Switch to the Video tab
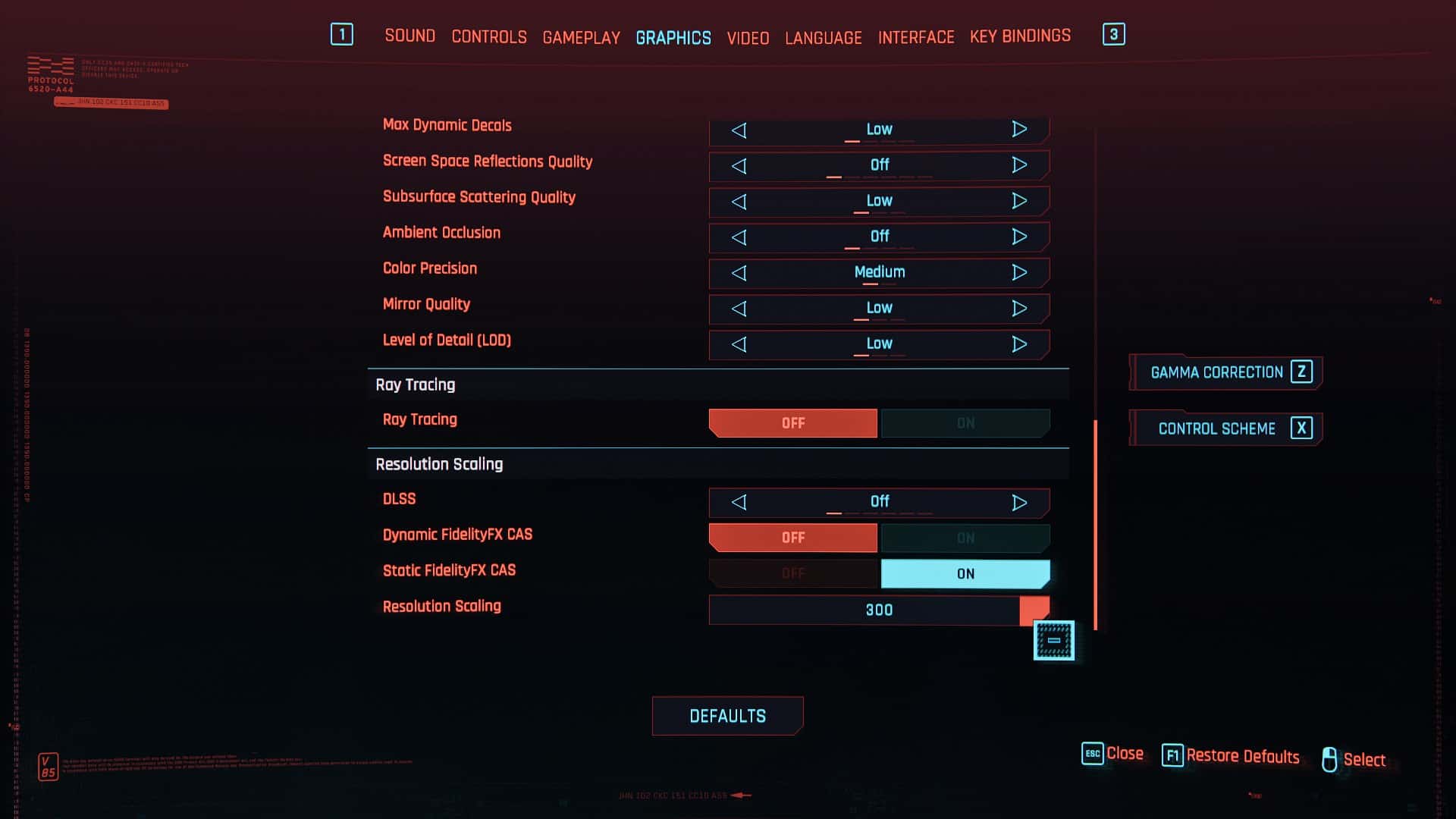The width and height of the screenshot is (1456, 819). tap(748, 37)
